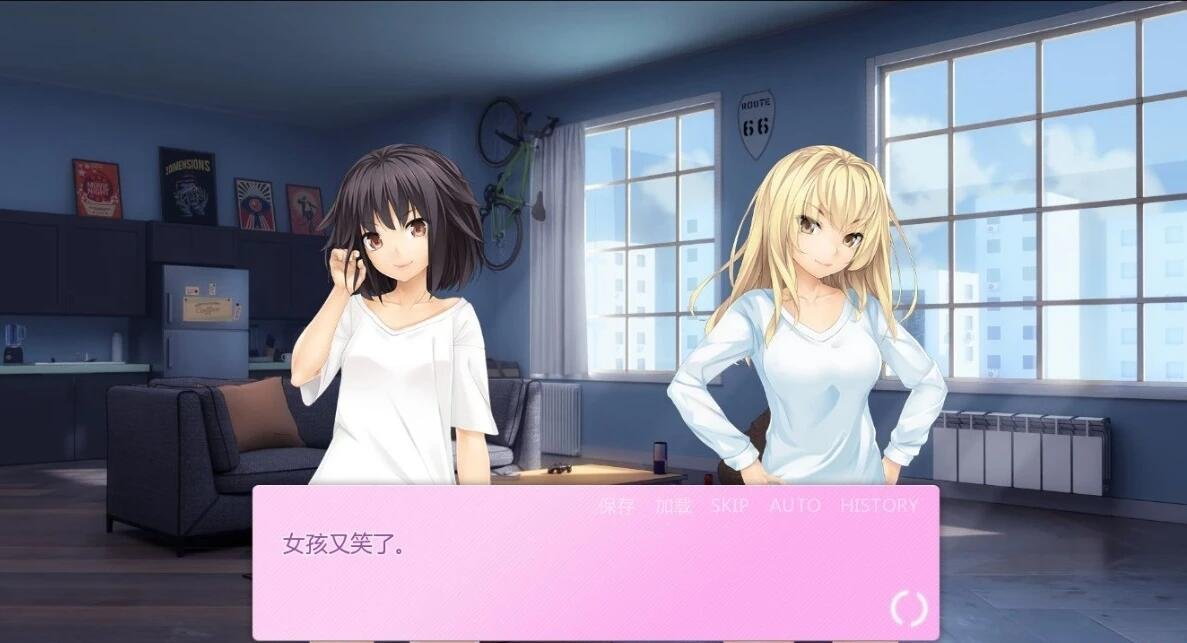
Task: Toggle AUTO dialogue advance
Action: [795, 506]
